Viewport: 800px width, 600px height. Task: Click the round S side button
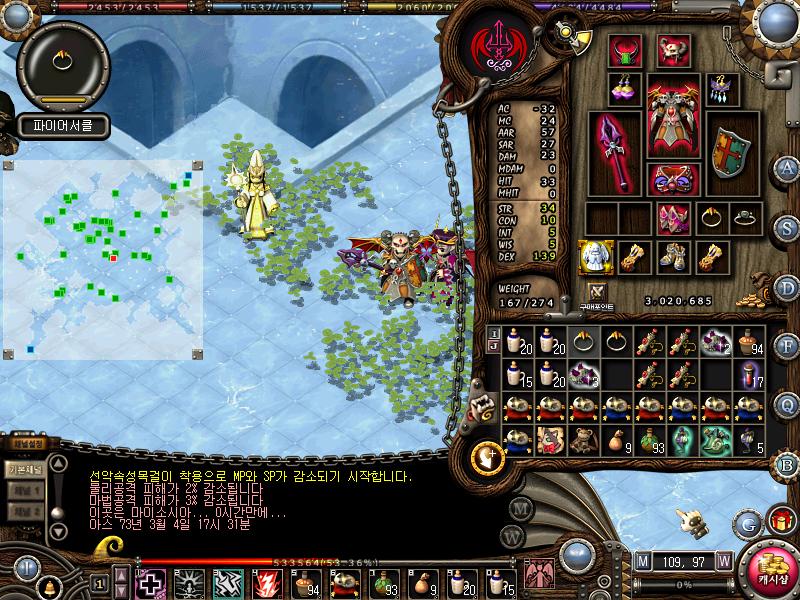point(787,226)
